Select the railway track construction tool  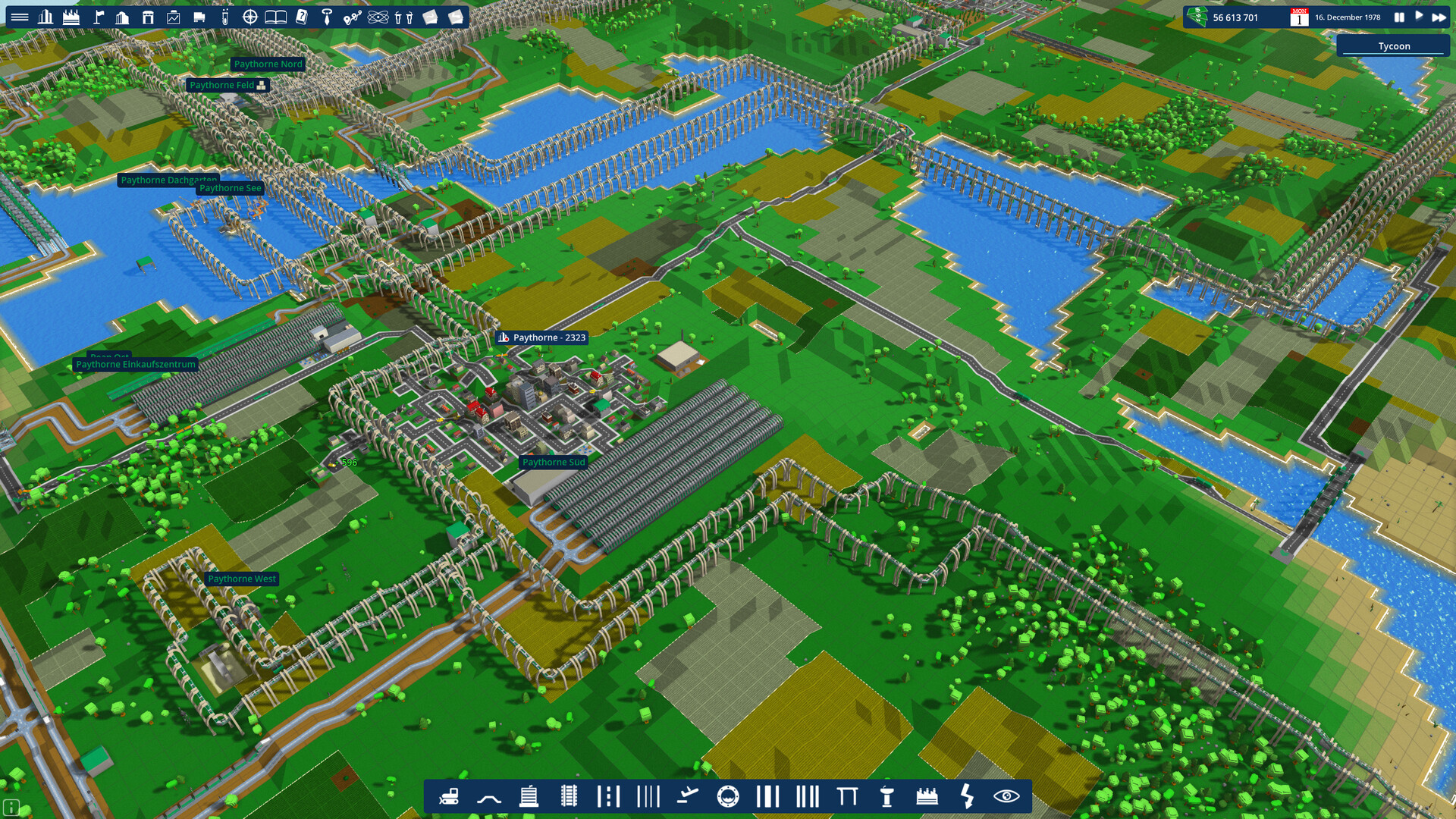(570, 796)
